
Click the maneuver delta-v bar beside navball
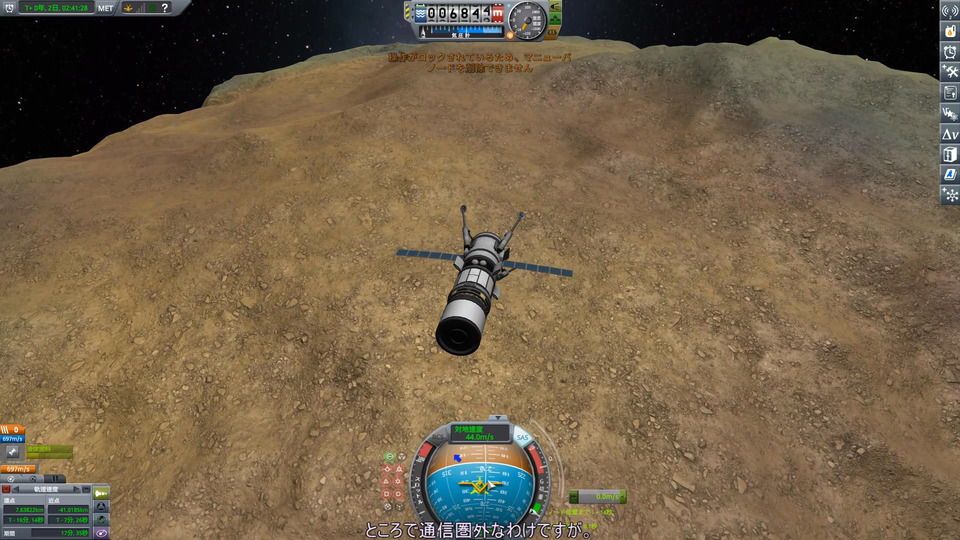click(598, 496)
